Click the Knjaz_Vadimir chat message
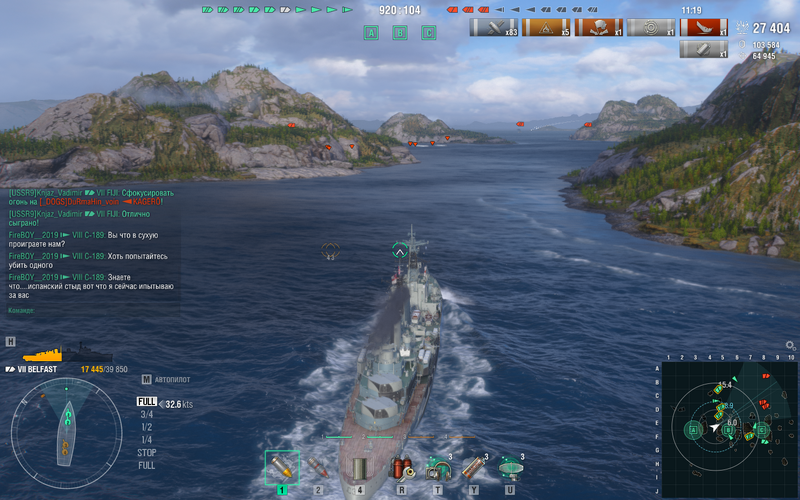 pos(92,197)
